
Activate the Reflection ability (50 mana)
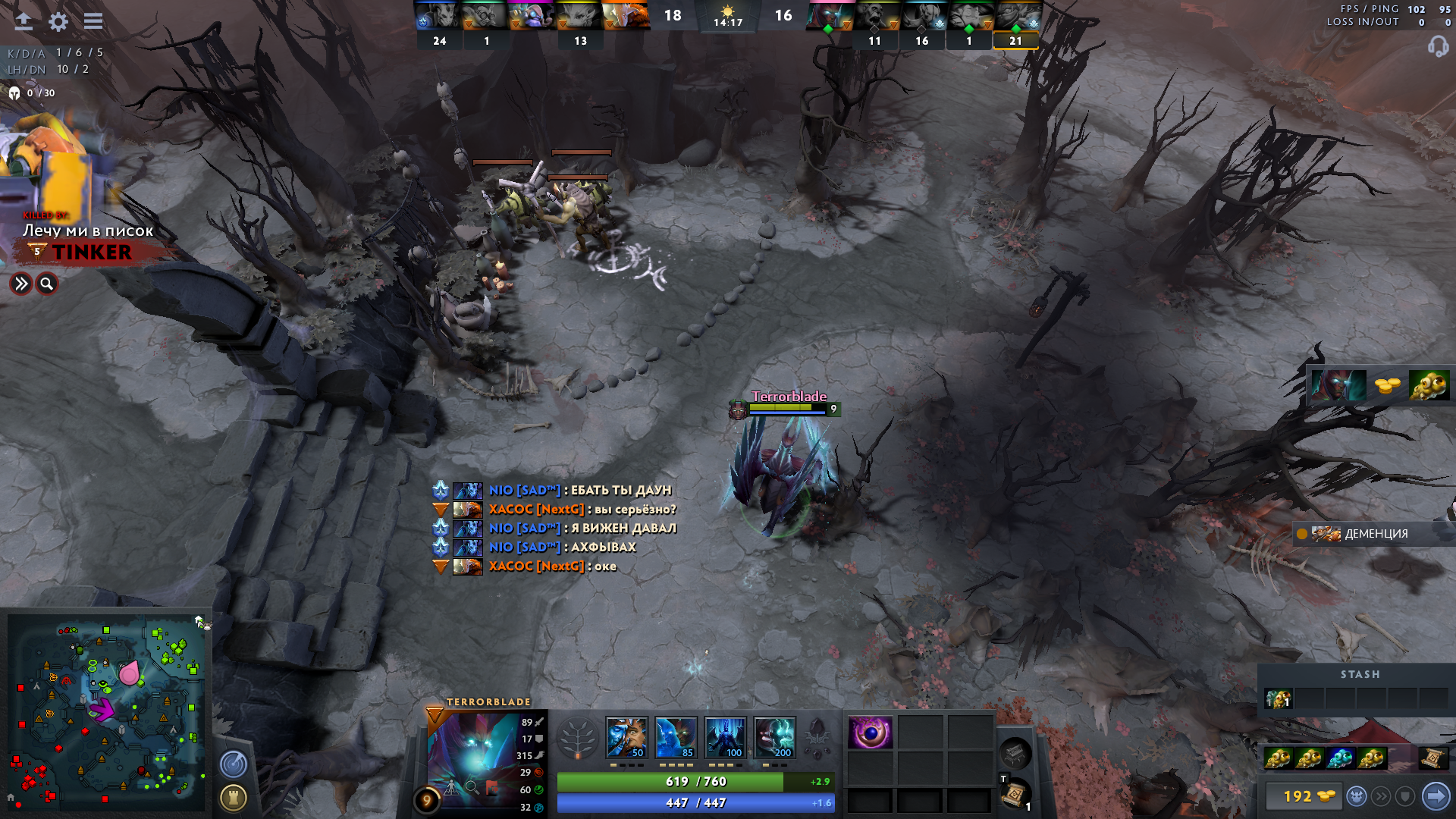point(626,737)
